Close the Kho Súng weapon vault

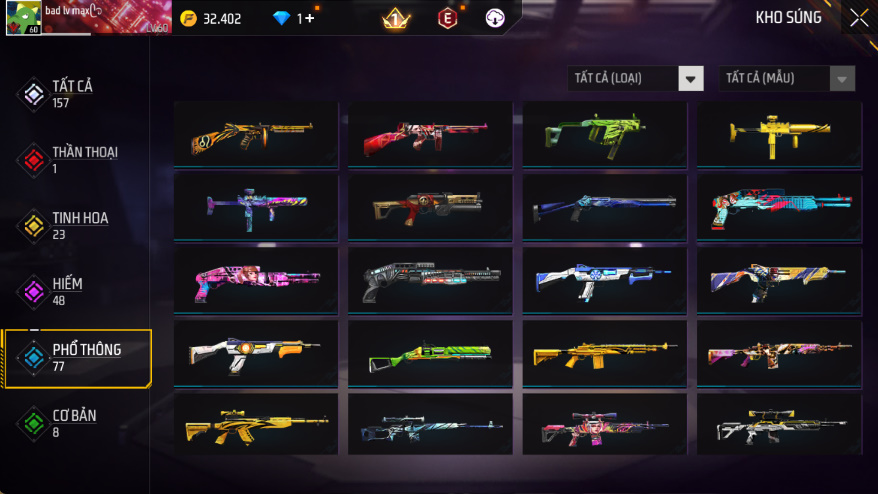click(x=858, y=18)
